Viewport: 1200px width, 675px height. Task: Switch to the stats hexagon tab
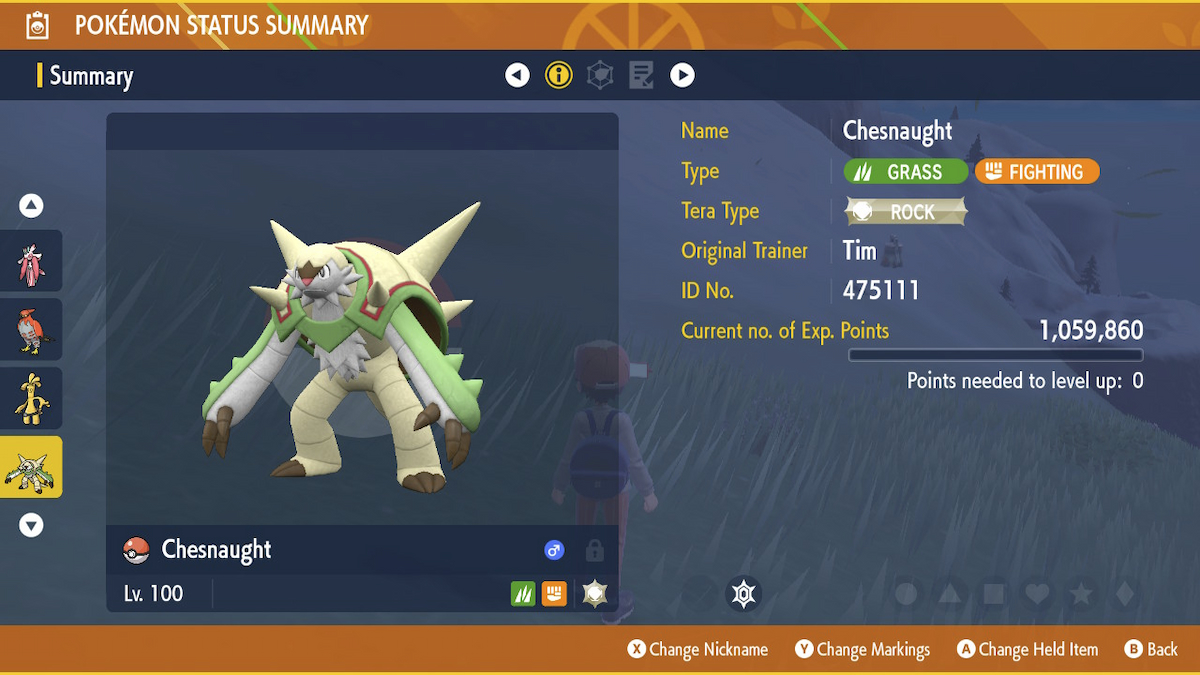click(600, 75)
